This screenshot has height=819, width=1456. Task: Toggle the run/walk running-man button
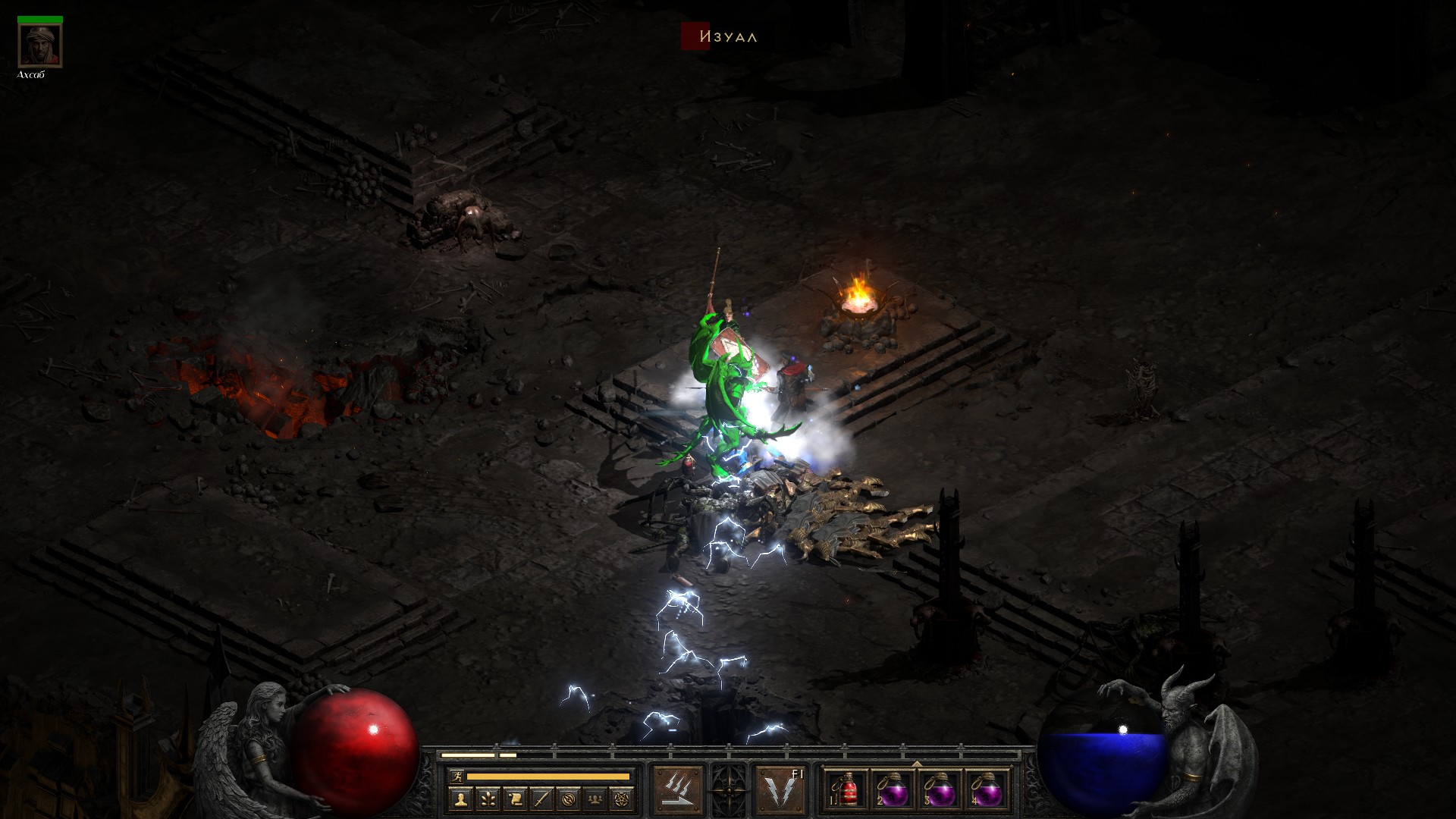(x=457, y=776)
